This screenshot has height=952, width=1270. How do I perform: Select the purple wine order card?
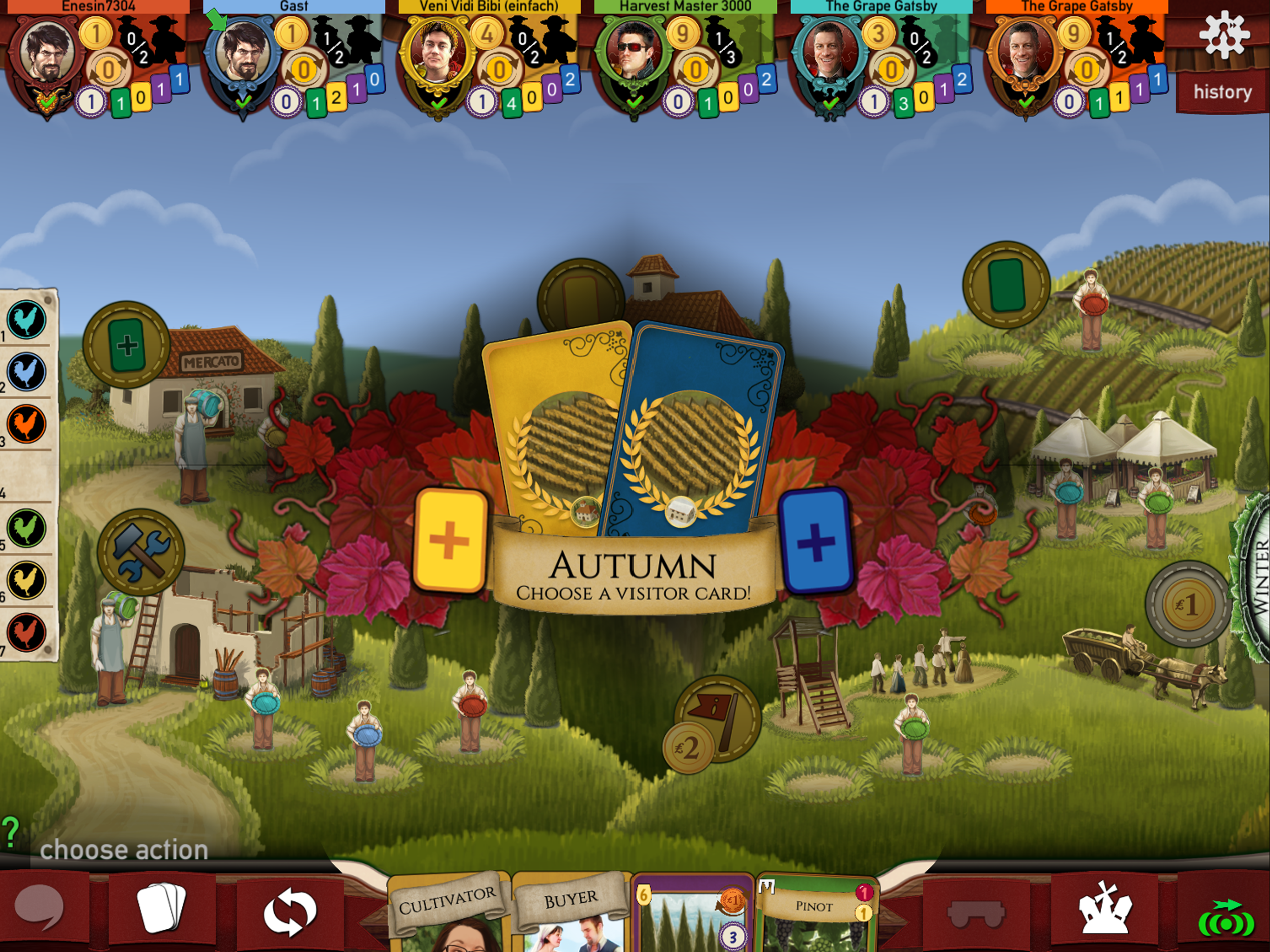pos(692,916)
